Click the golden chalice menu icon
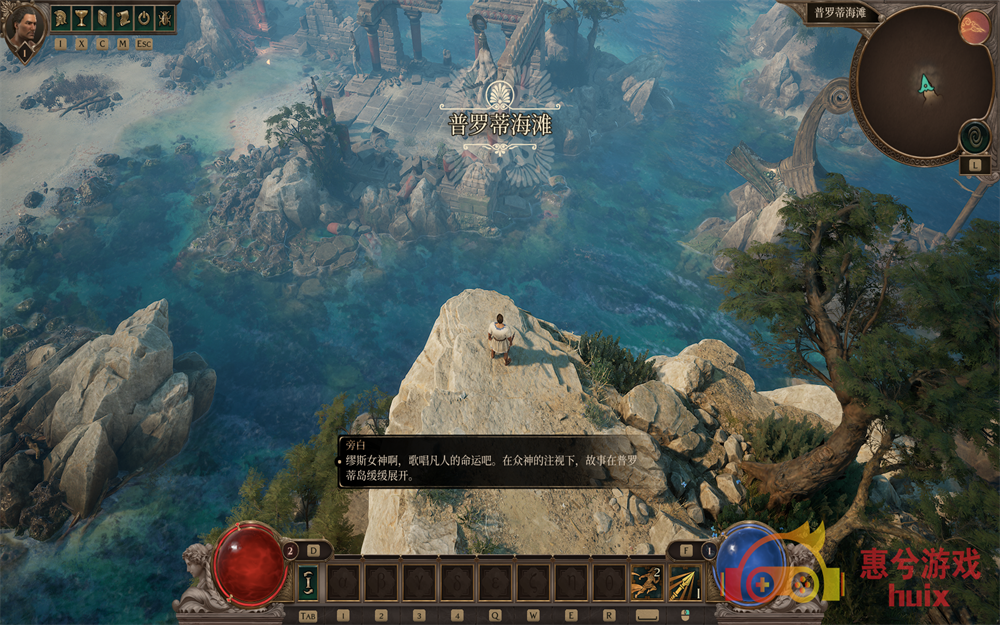 click(x=81, y=18)
